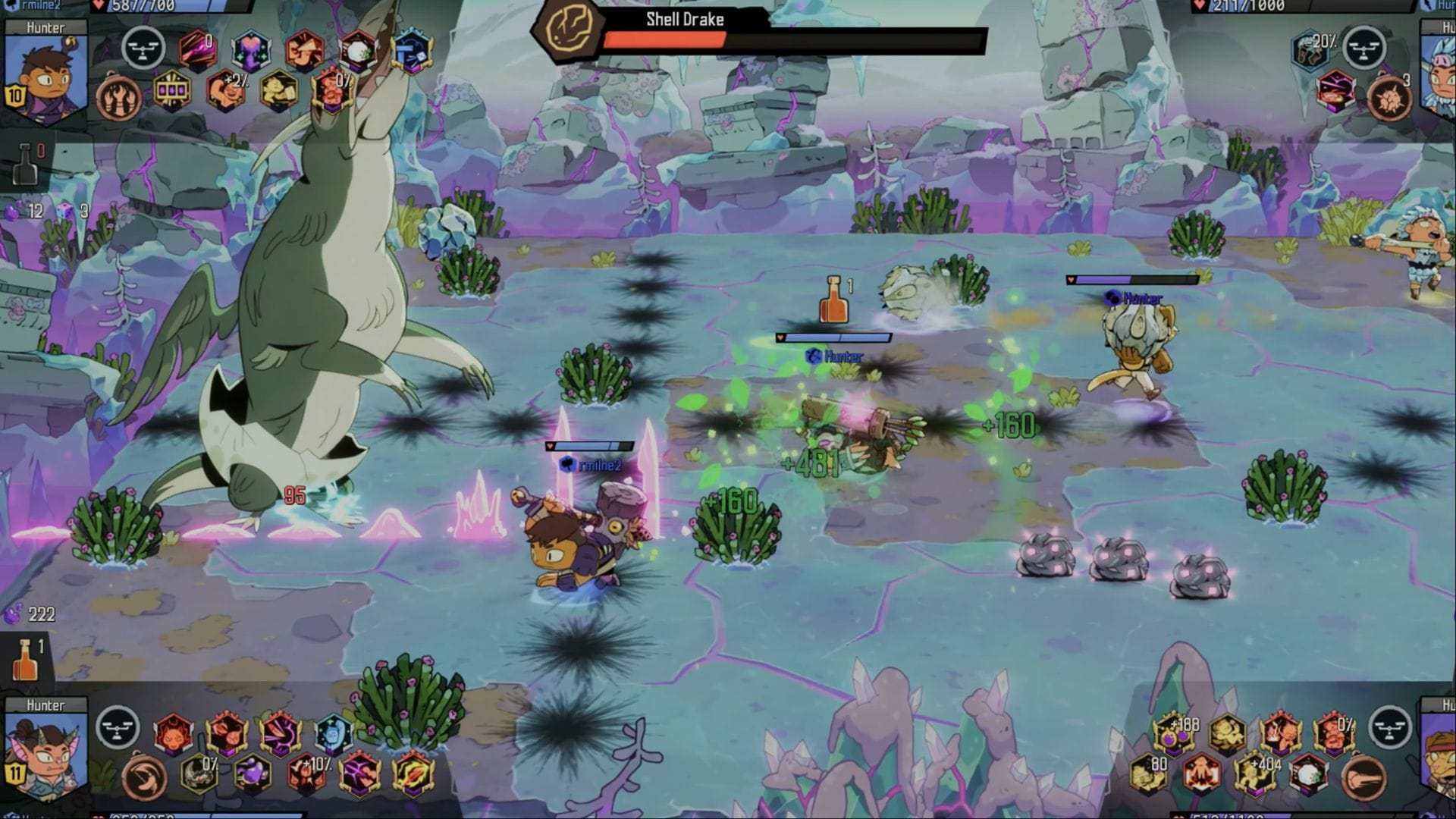The image size is (1456, 819).
Task: Click the potion bottle icon on the left panel
Action: coord(27,165)
